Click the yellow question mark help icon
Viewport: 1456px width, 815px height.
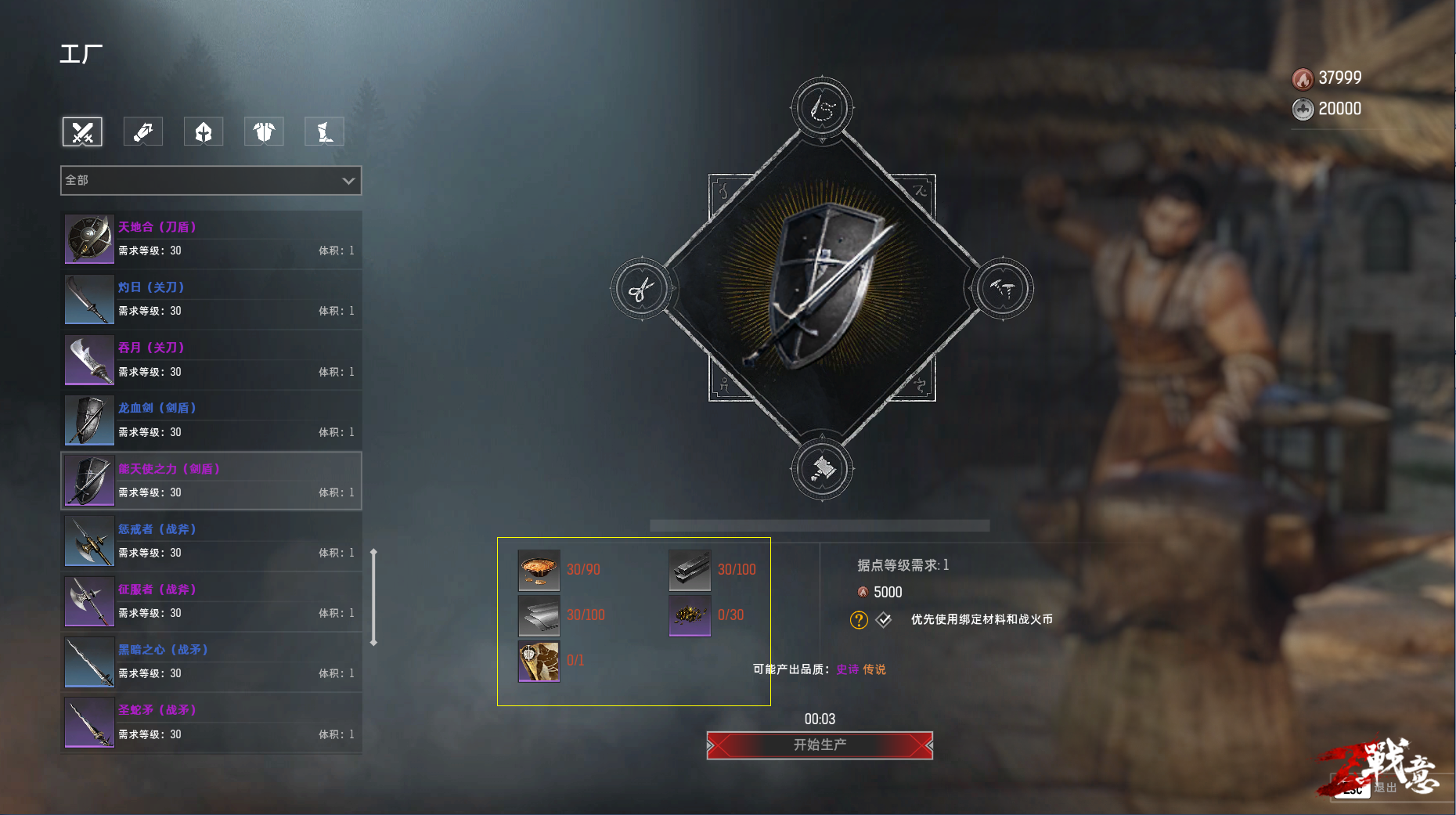pyautogui.click(x=859, y=620)
